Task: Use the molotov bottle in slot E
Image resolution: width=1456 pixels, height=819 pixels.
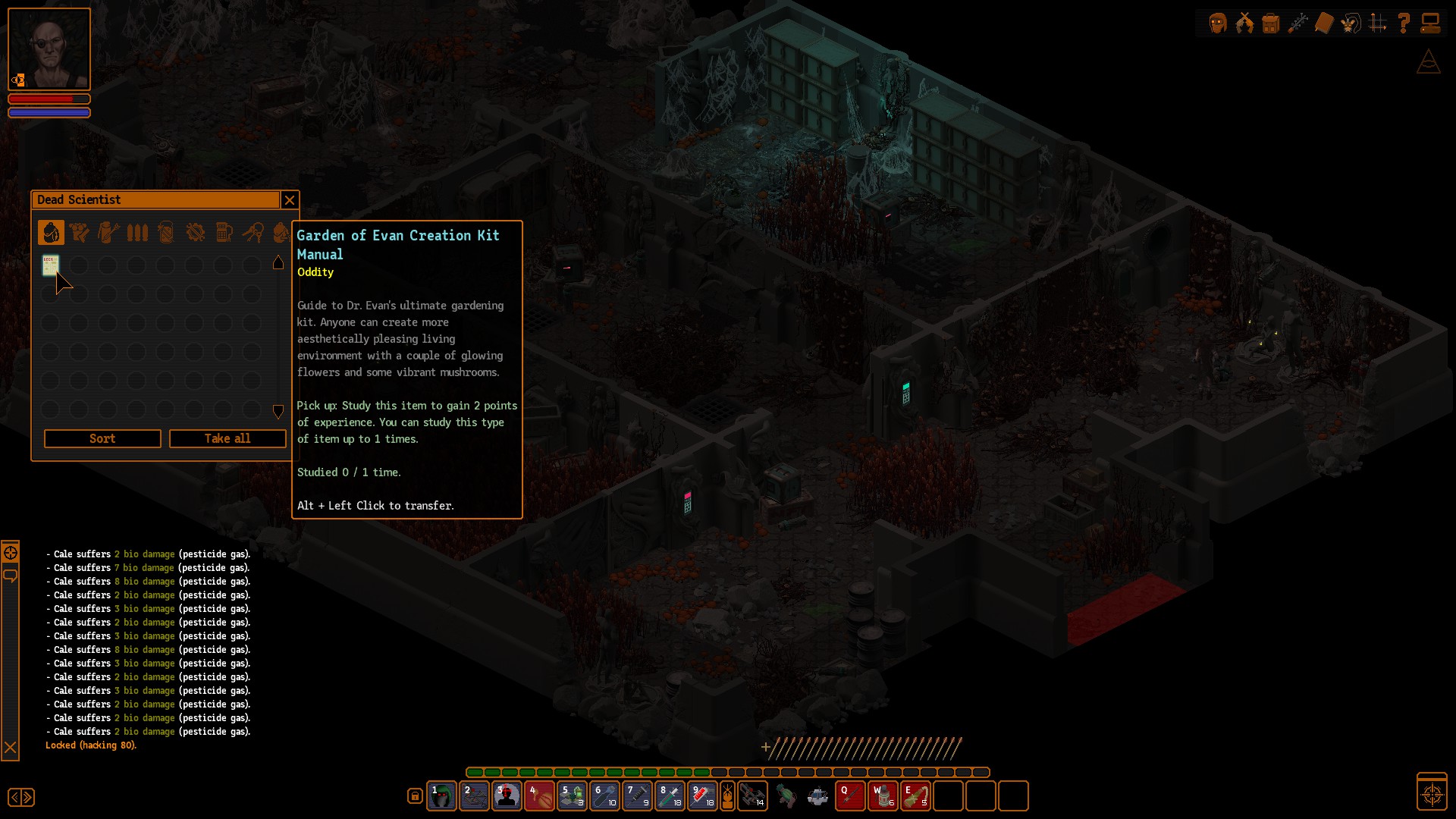Action: 915,796
